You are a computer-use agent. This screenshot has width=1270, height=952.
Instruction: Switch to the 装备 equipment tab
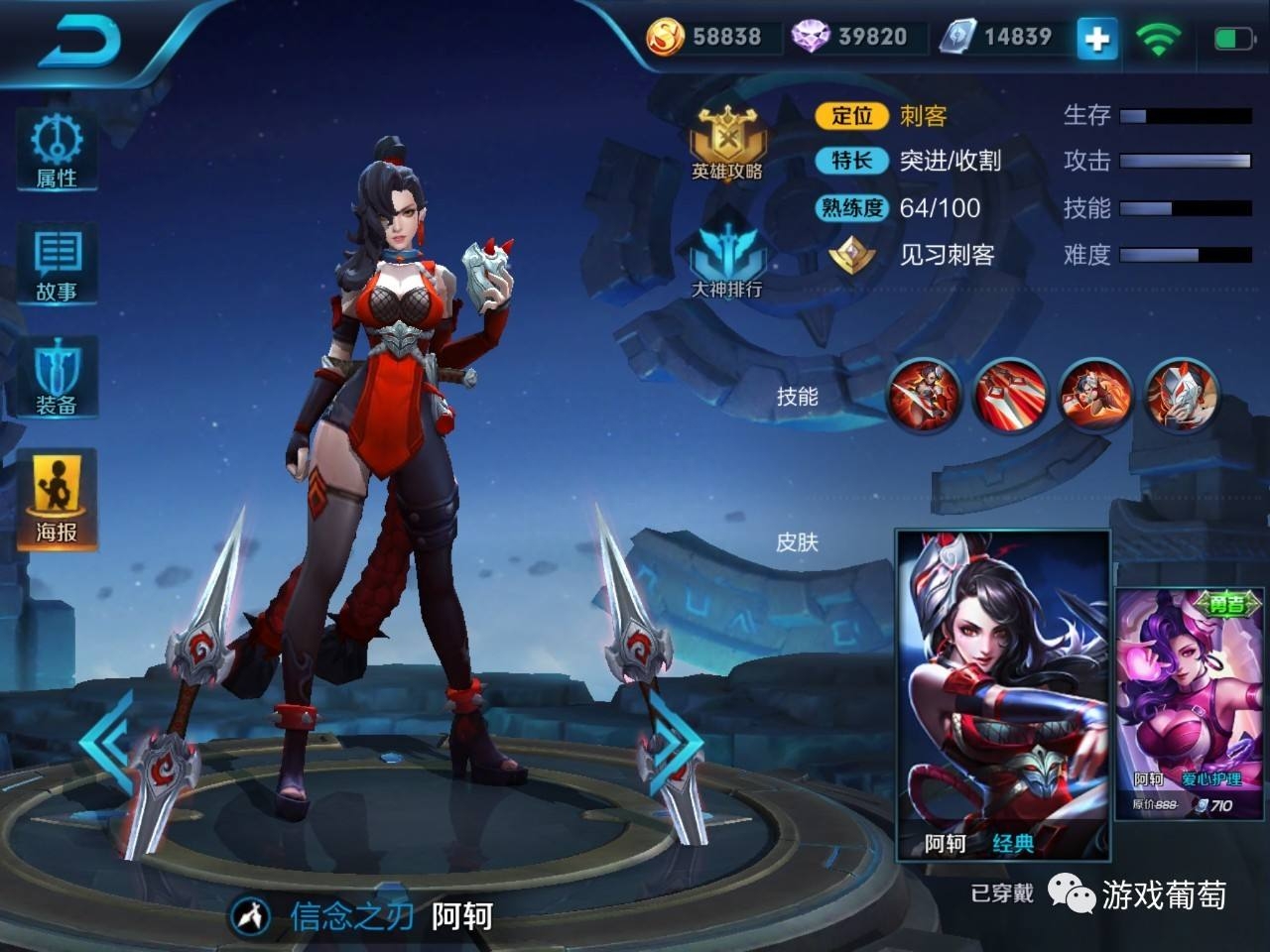(57, 378)
